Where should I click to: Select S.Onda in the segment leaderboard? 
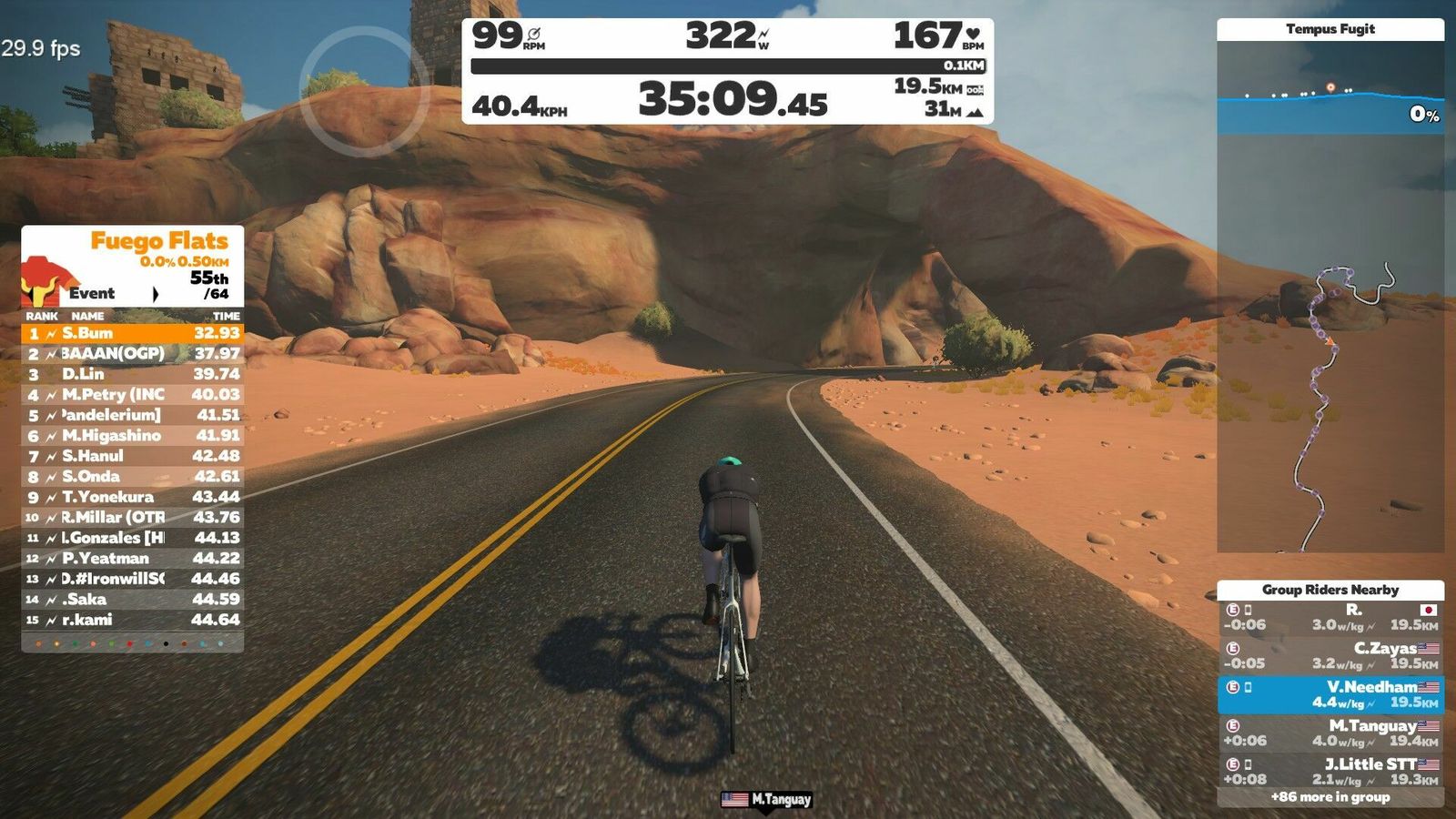(x=133, y=477)
